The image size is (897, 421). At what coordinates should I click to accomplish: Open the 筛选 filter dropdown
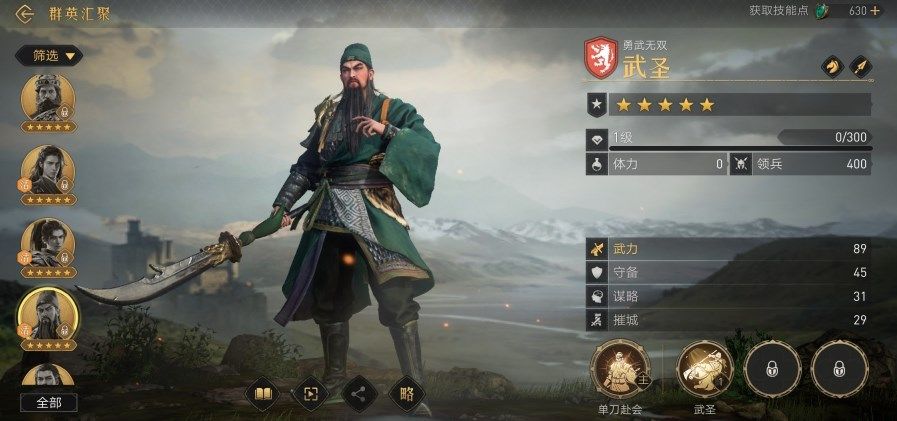pyautogui.click(x=47, y=56)
